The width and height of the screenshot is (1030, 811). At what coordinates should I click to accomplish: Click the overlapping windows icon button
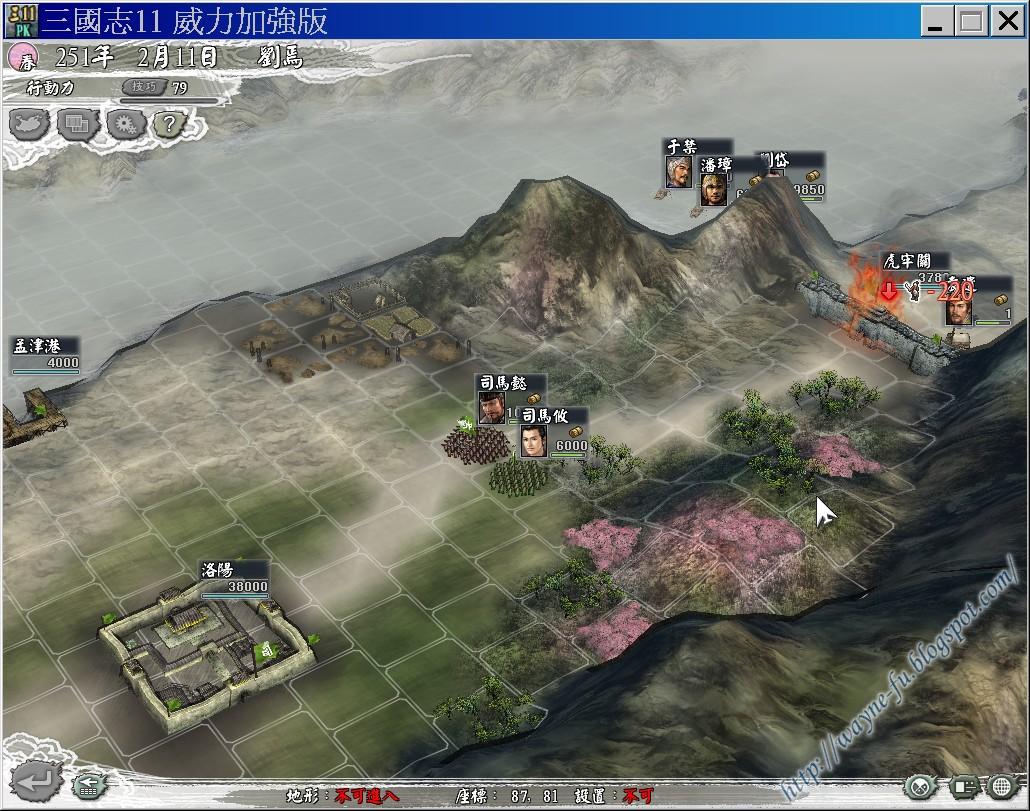click(x=77, y=124)
